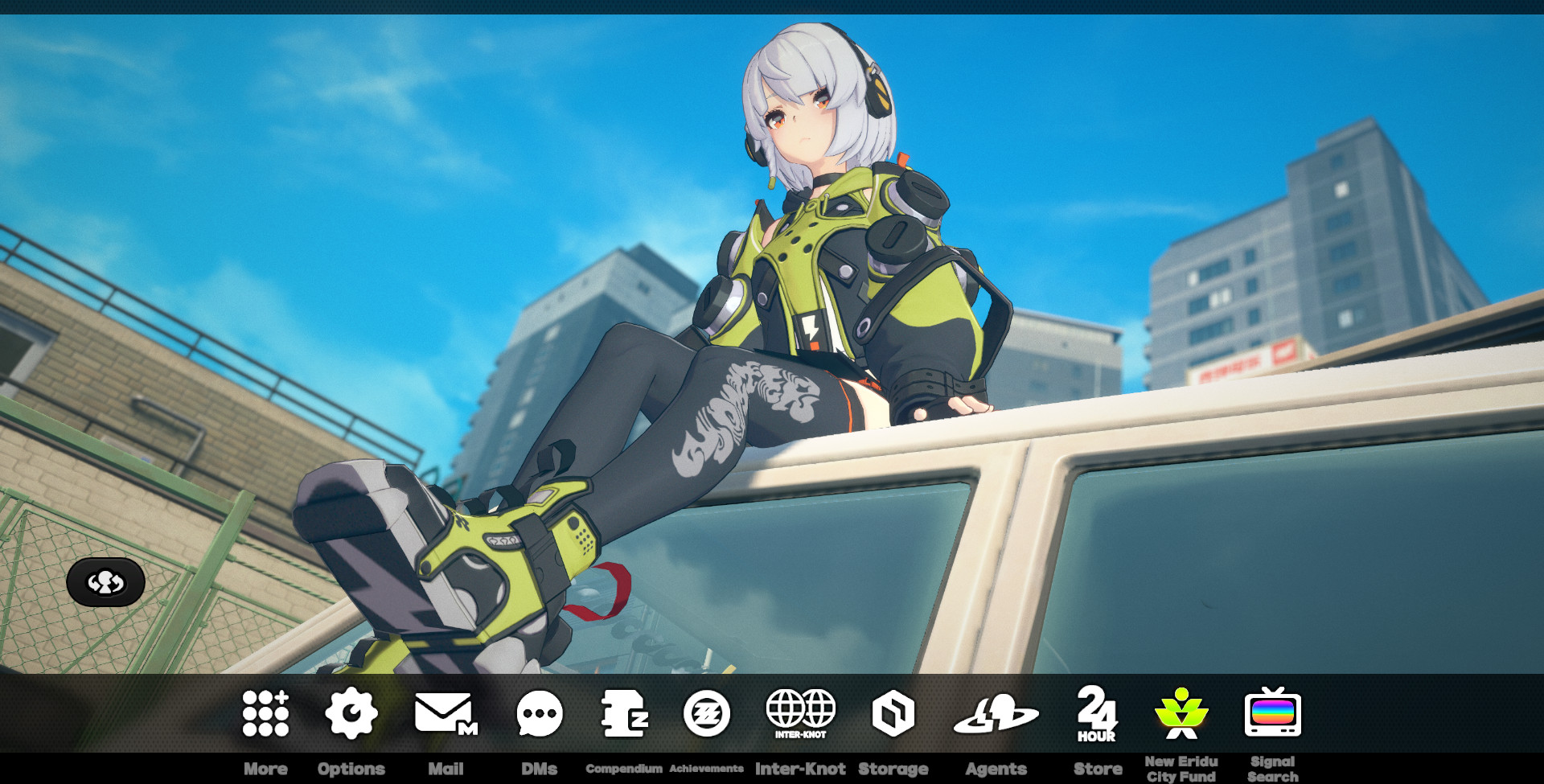This screenshot has width=1544, height=784.
Task: Click the round emblem badge on the left
Action: (106, 583)
